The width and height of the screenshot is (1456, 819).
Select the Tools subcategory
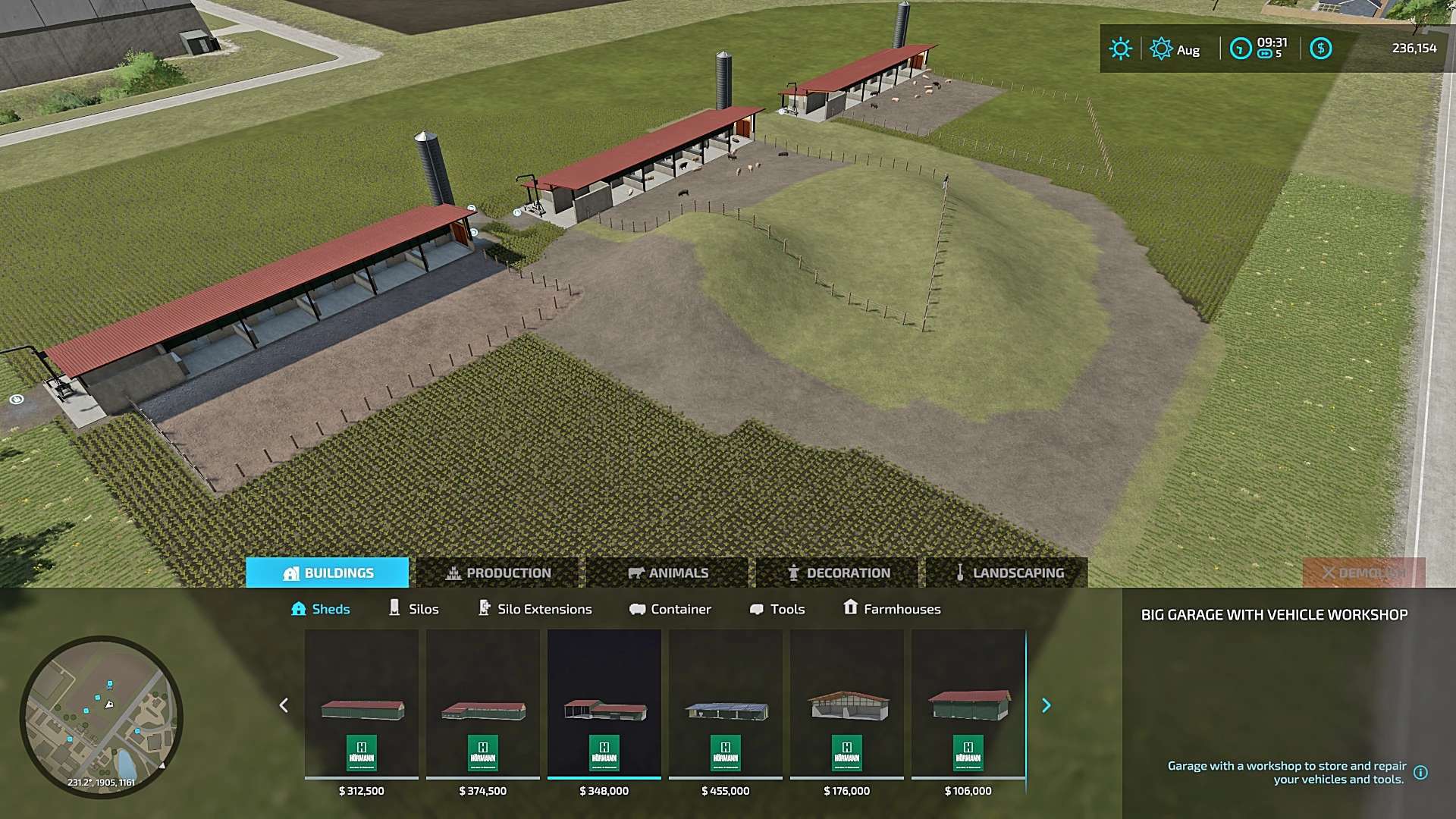[777, 609]
